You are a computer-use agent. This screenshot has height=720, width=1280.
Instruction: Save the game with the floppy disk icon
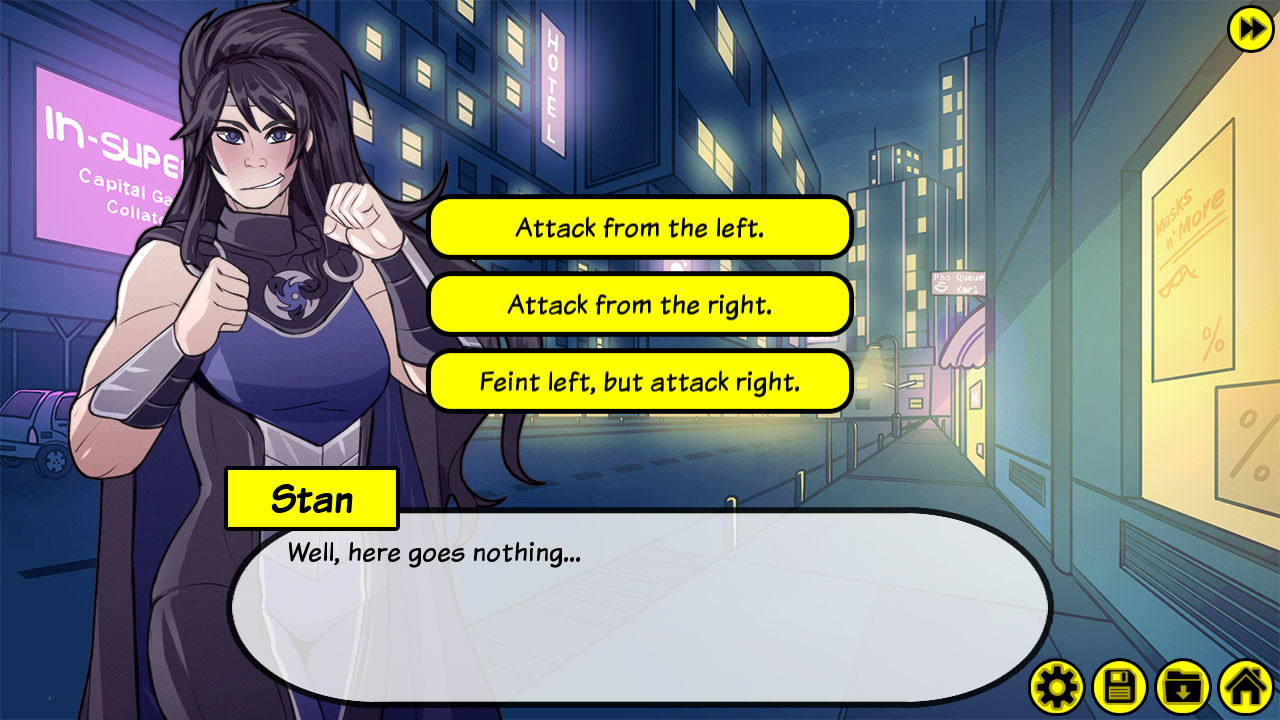click(1120, 687)
